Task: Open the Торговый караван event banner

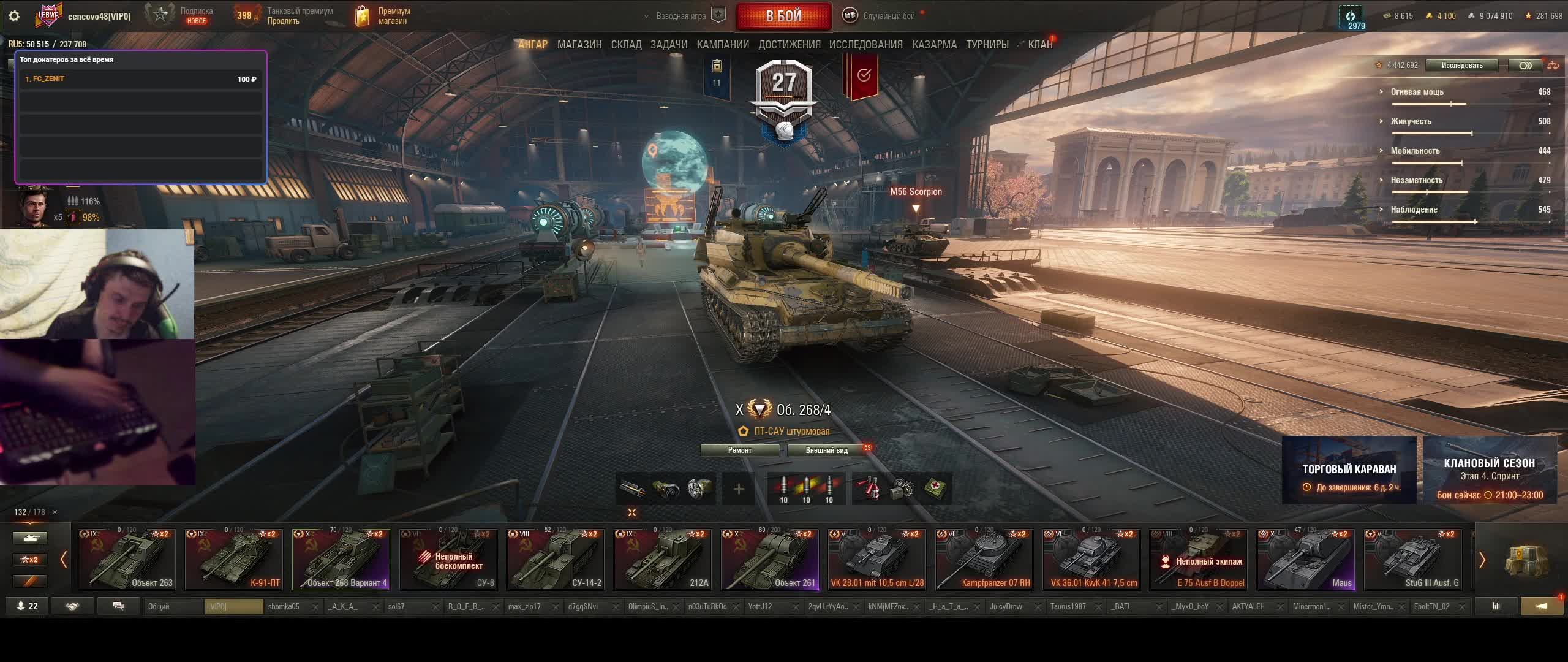Action: pyautogui.click(x=1349, y=470)
